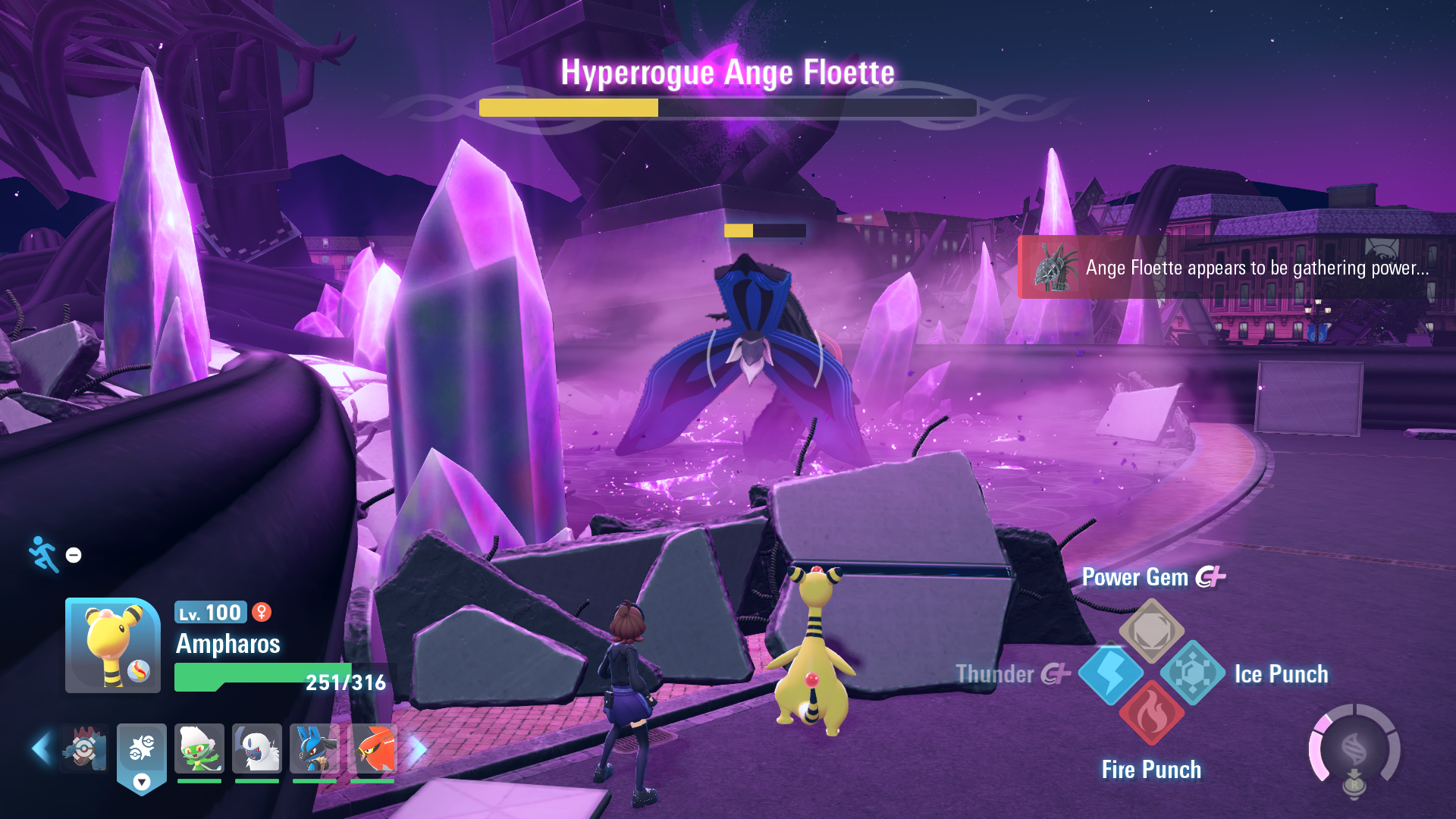Pick the Feraligatr slot with the Poké Ball overlay

point(84,749)
